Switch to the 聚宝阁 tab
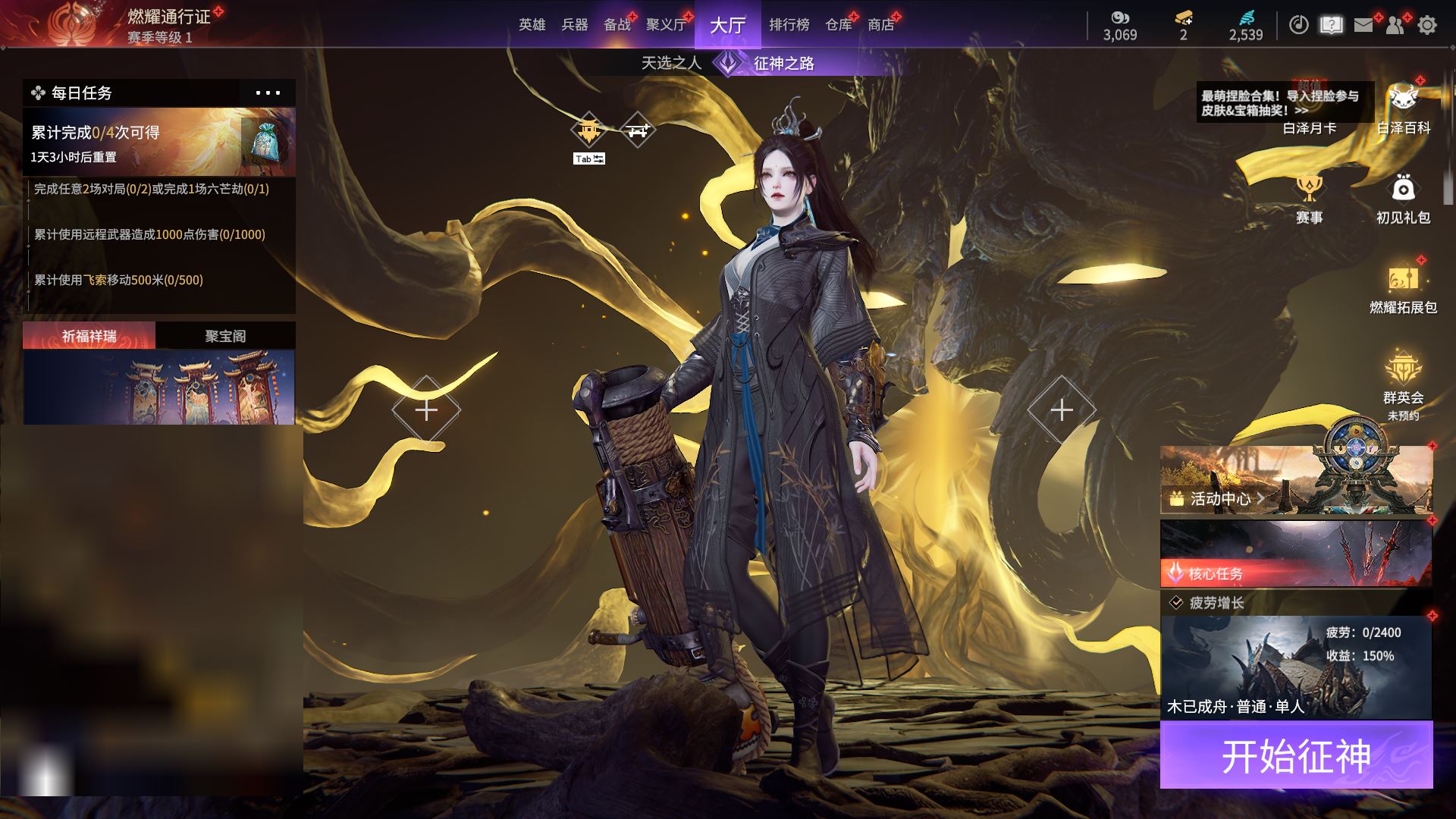This screenshot has height=819, width=1456. pyautogui.click(x=225, y=336)
